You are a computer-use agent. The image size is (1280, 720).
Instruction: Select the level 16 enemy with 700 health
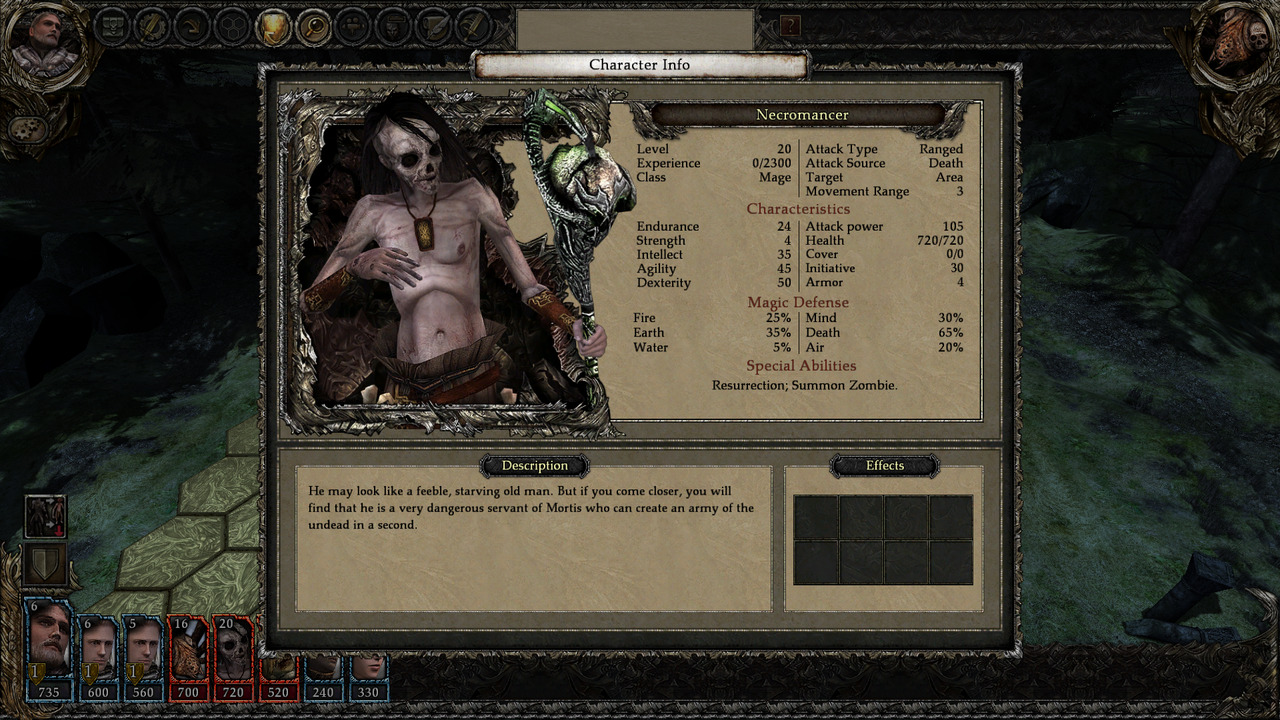(x=188, y=648)
